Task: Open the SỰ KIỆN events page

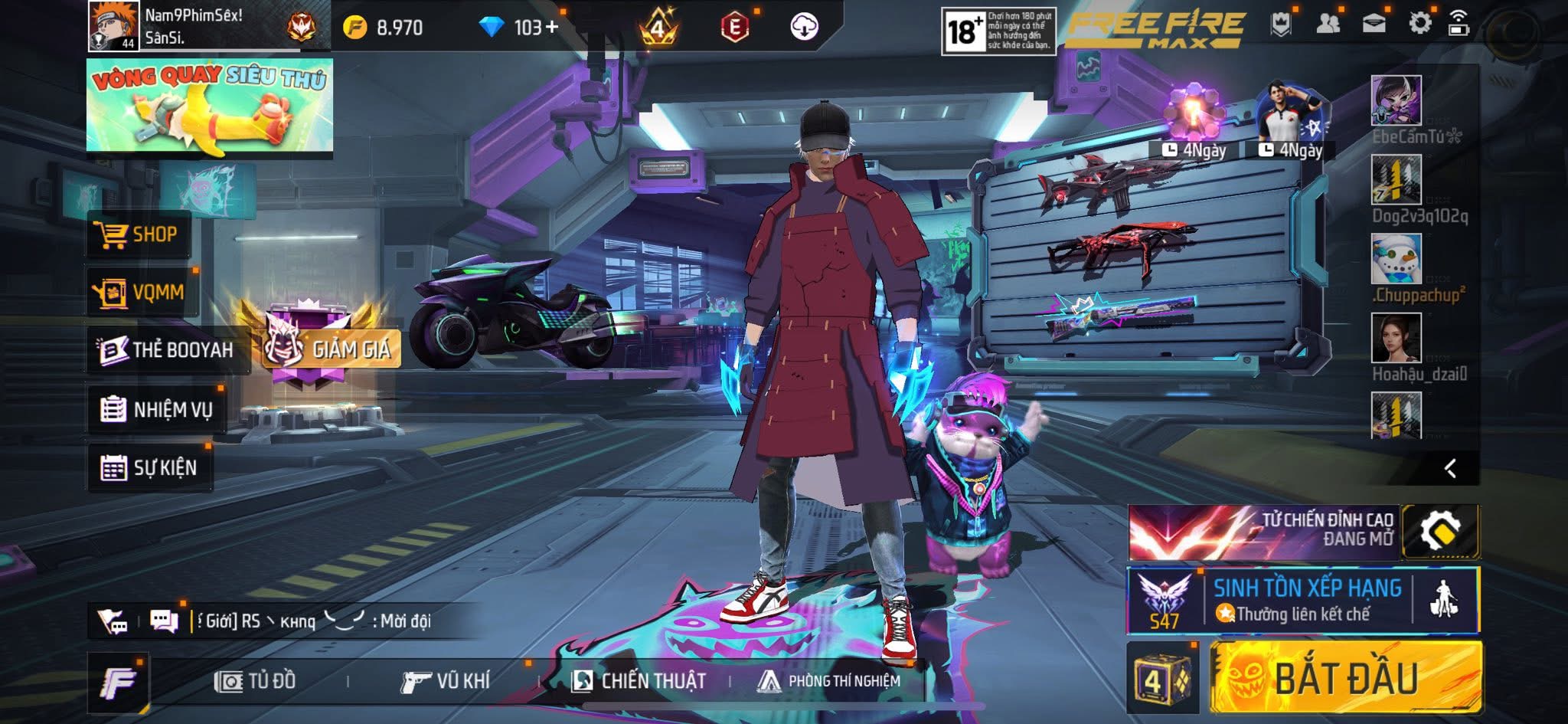Action: click(149, 467)
